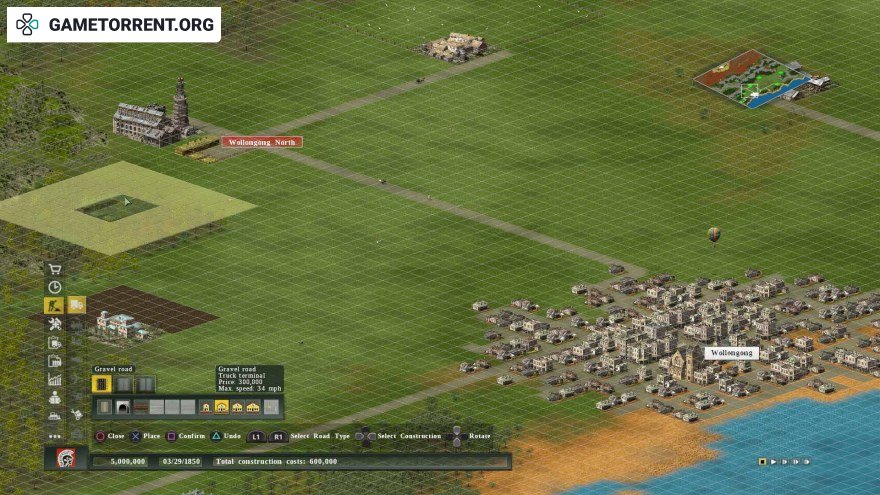Open the bar chart statistics menu
This screenshot has width=880, height=495.
[x=54, y=379]
